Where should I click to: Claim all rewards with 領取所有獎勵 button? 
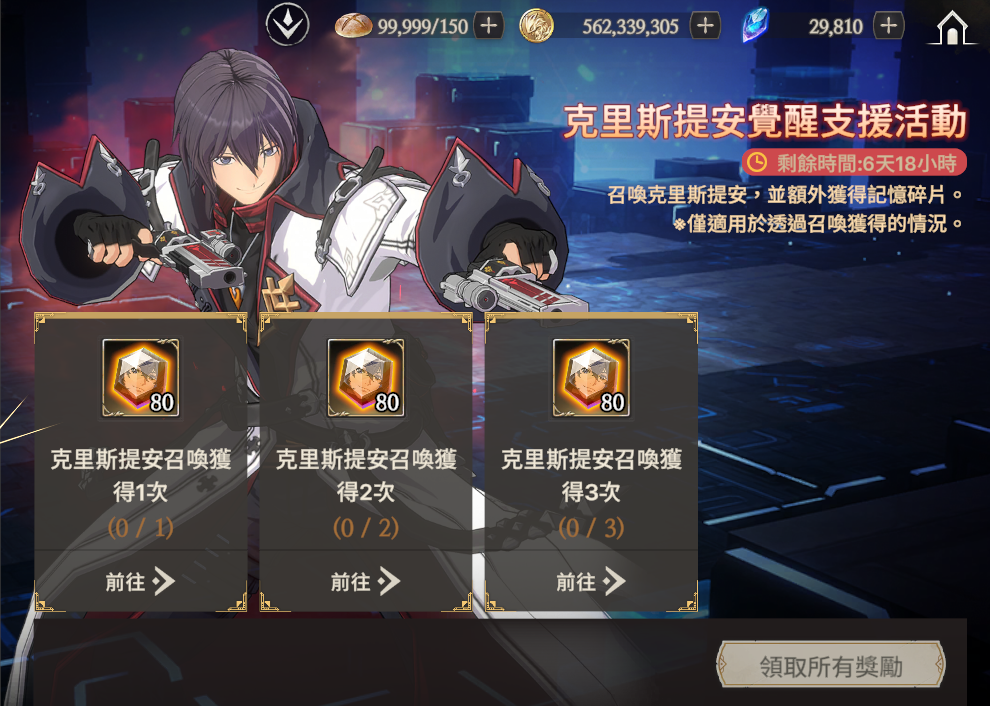[x=831, y=666]
